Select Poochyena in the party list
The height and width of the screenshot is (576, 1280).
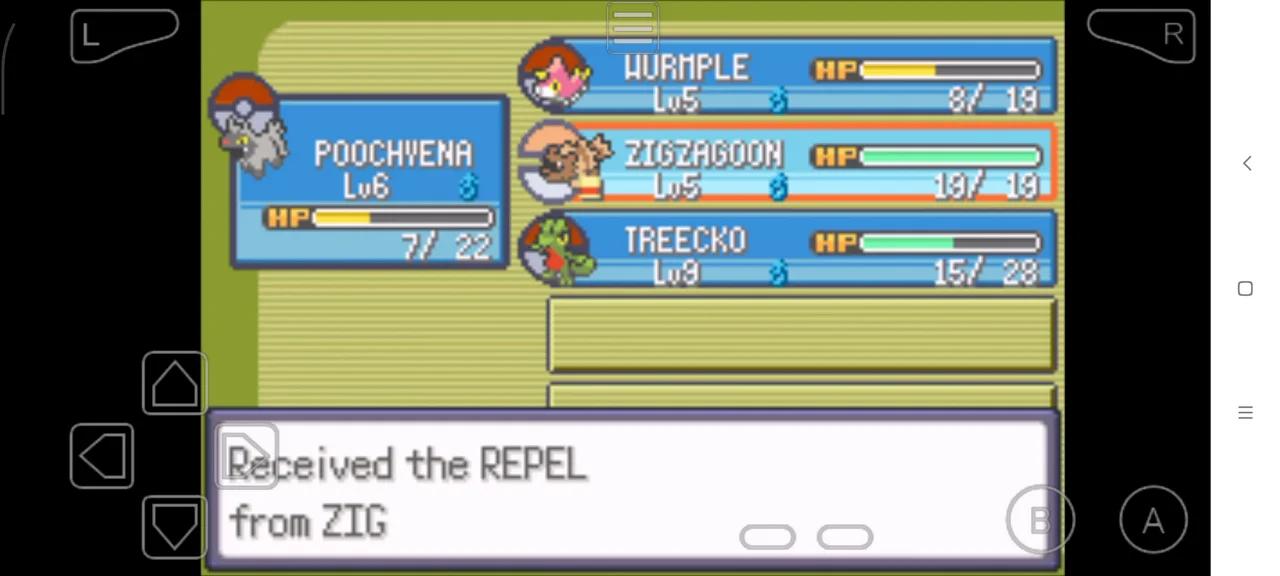[x=370, y=182]
